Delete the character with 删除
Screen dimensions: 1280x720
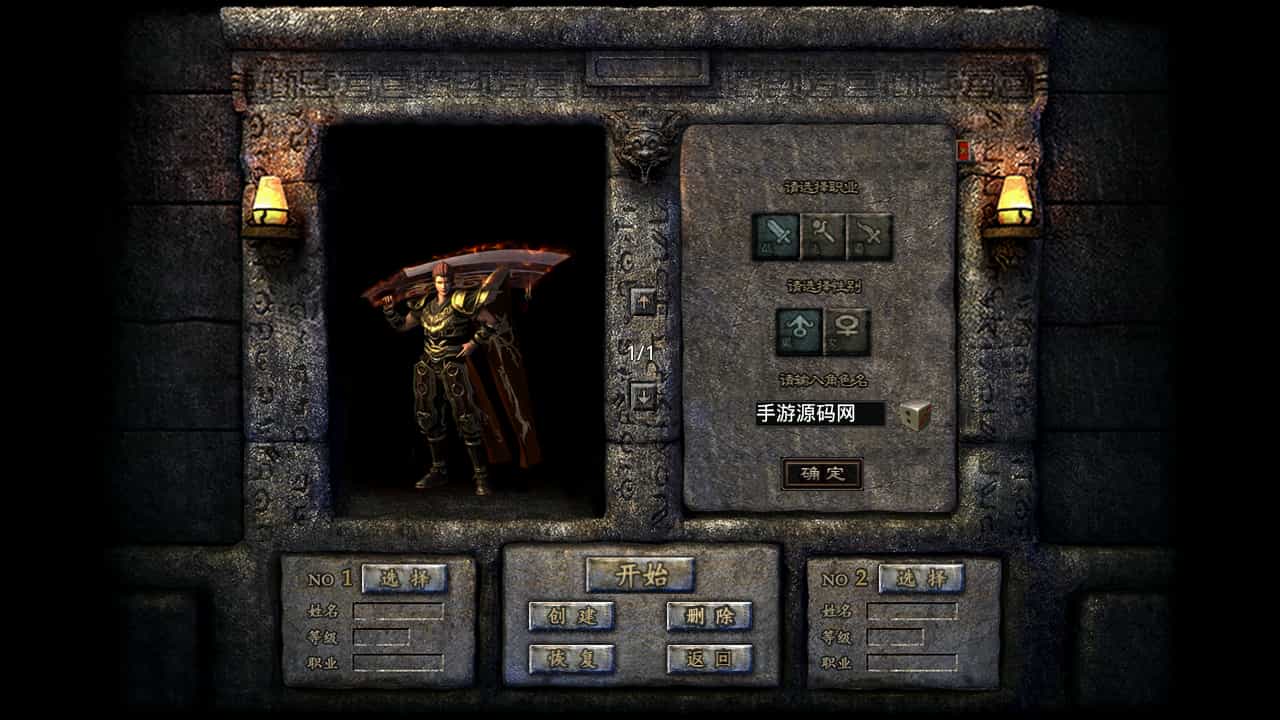(x=709, y=616)
